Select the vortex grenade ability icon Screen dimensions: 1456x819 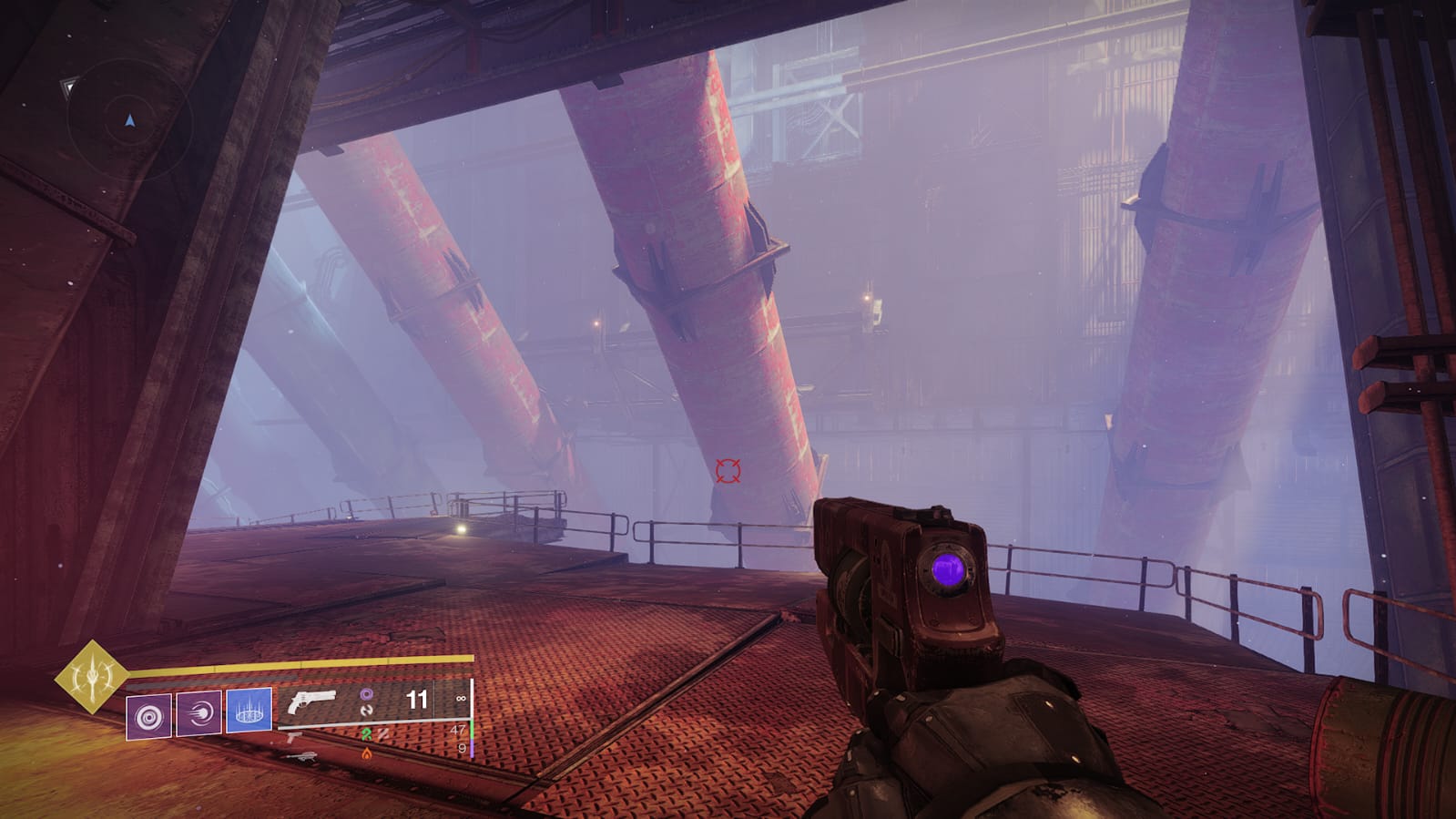[x=148, y=716]
